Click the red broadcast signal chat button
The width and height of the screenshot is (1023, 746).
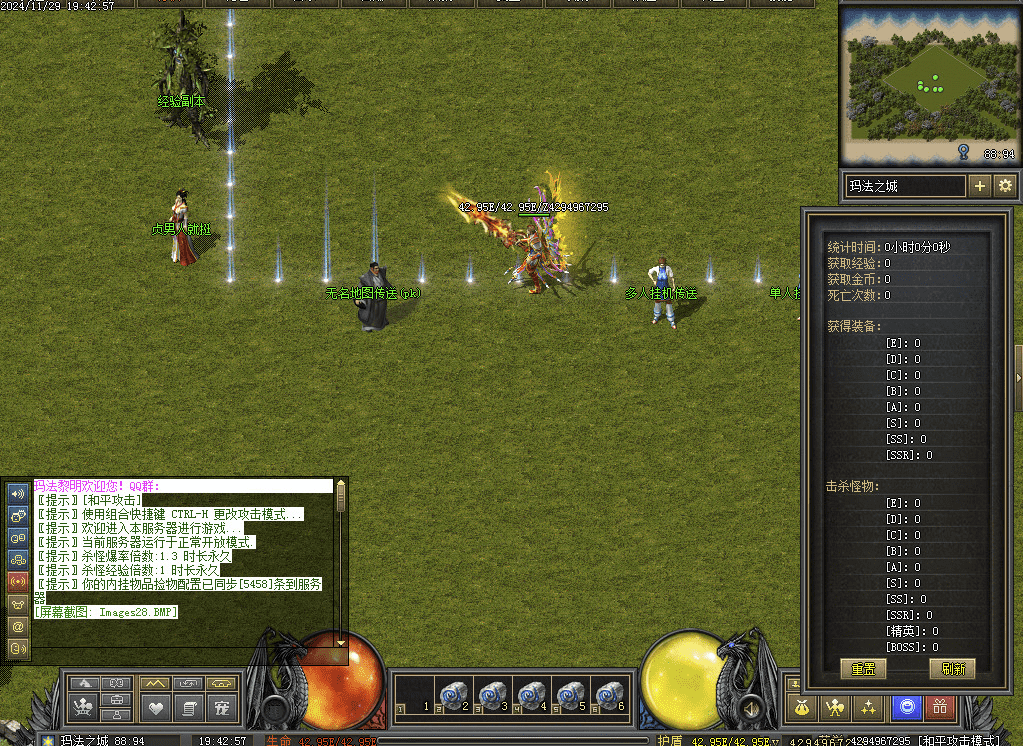17,581
